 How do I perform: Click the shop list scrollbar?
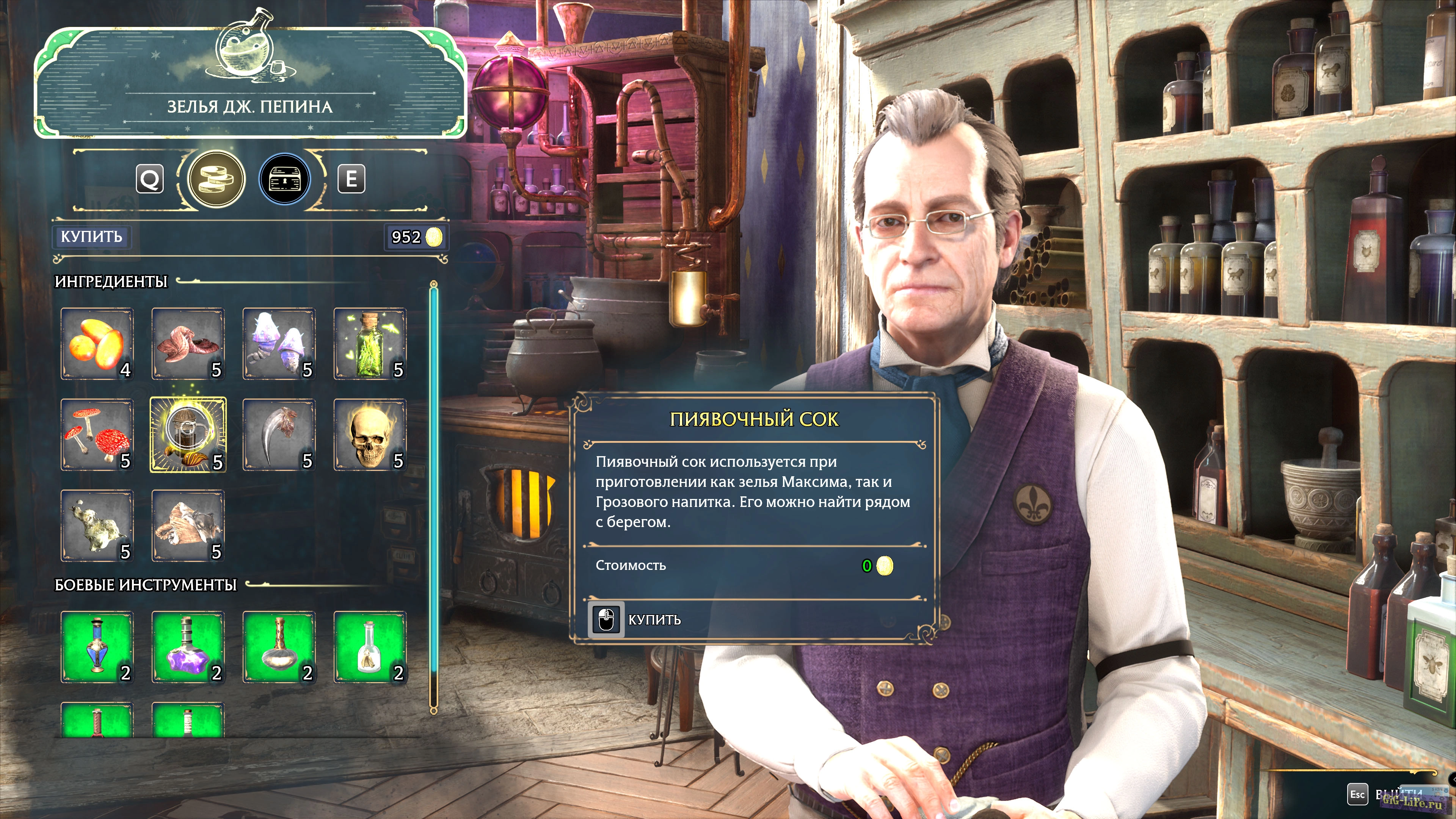[433, 497]
